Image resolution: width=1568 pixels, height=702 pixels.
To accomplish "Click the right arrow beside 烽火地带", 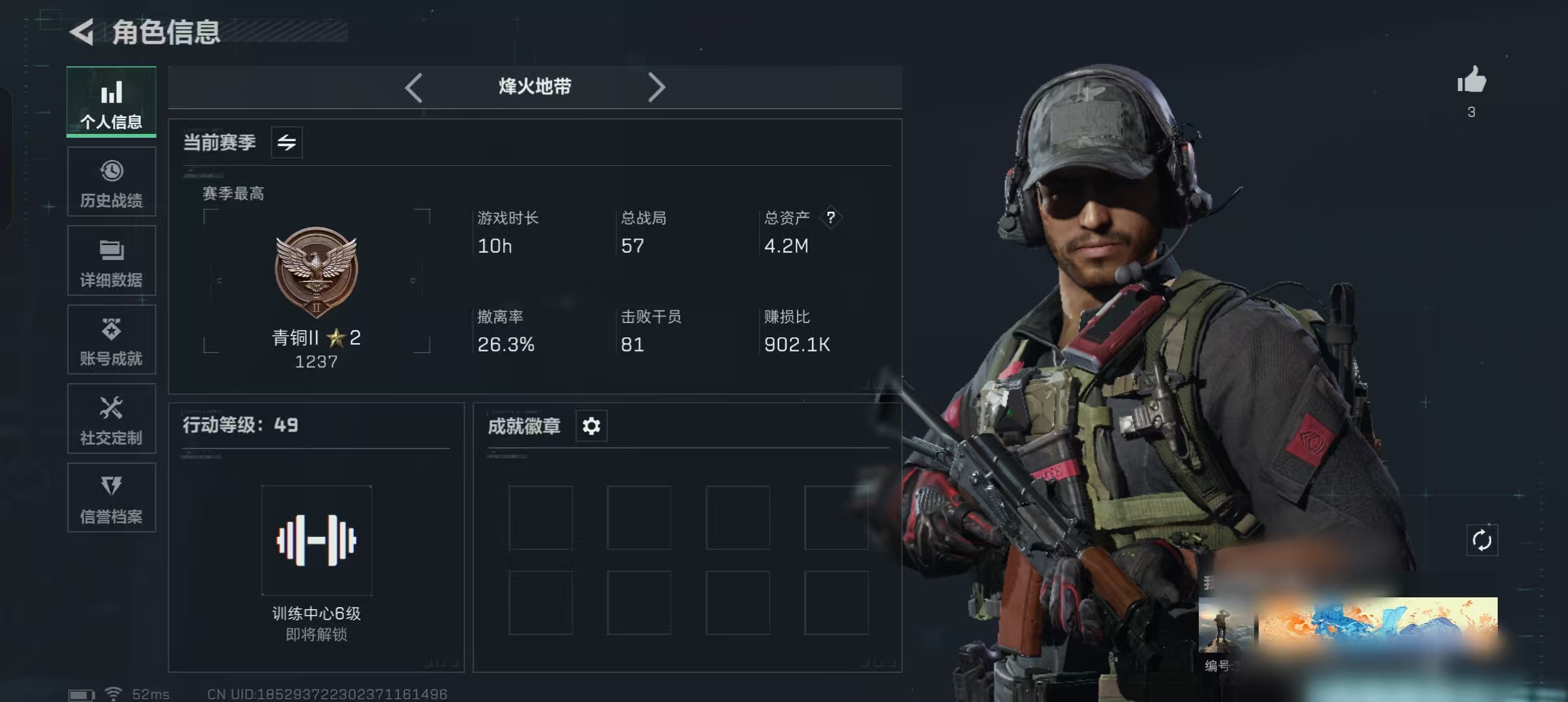I will click(x=657, y=87).
